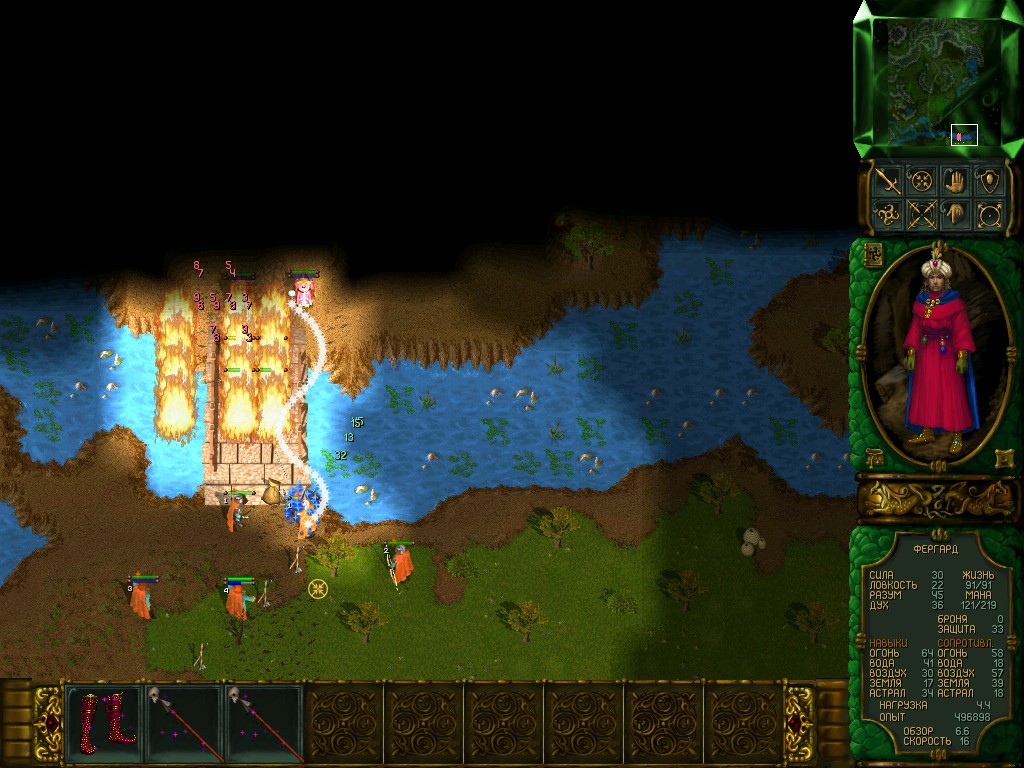Image resolution: width=1024 pixels, height=768 pixels.
Task: Choose the open hand stop command
Action: [956, 181]
